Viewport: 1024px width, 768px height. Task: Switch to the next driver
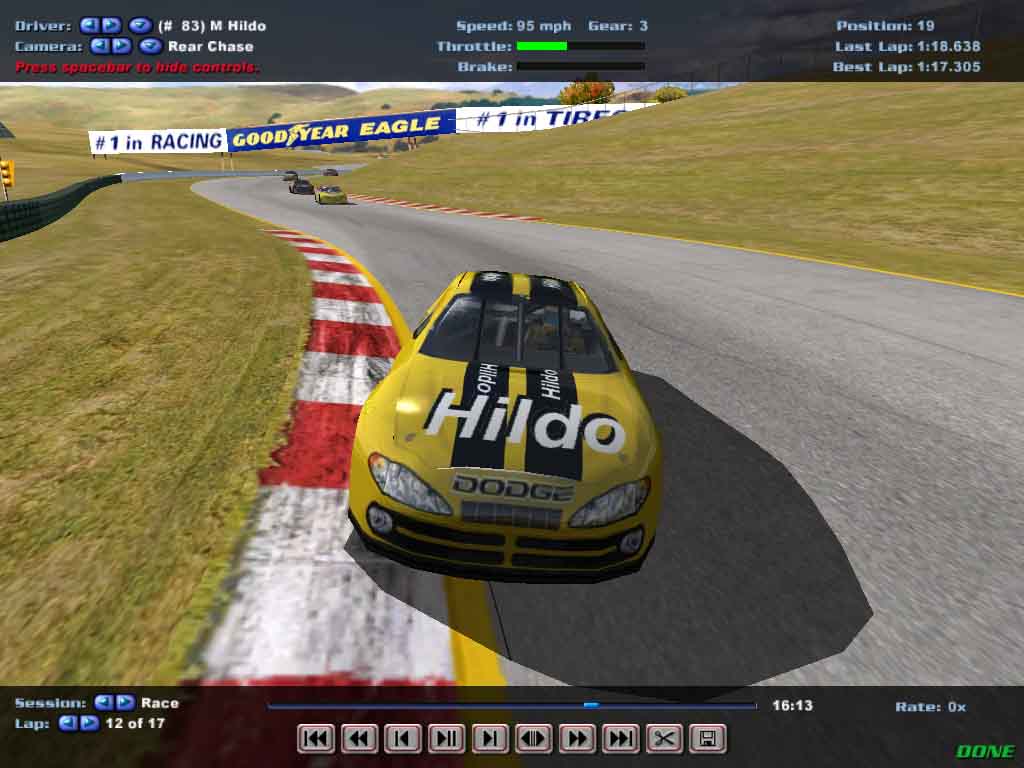click(x=110, y=25)
